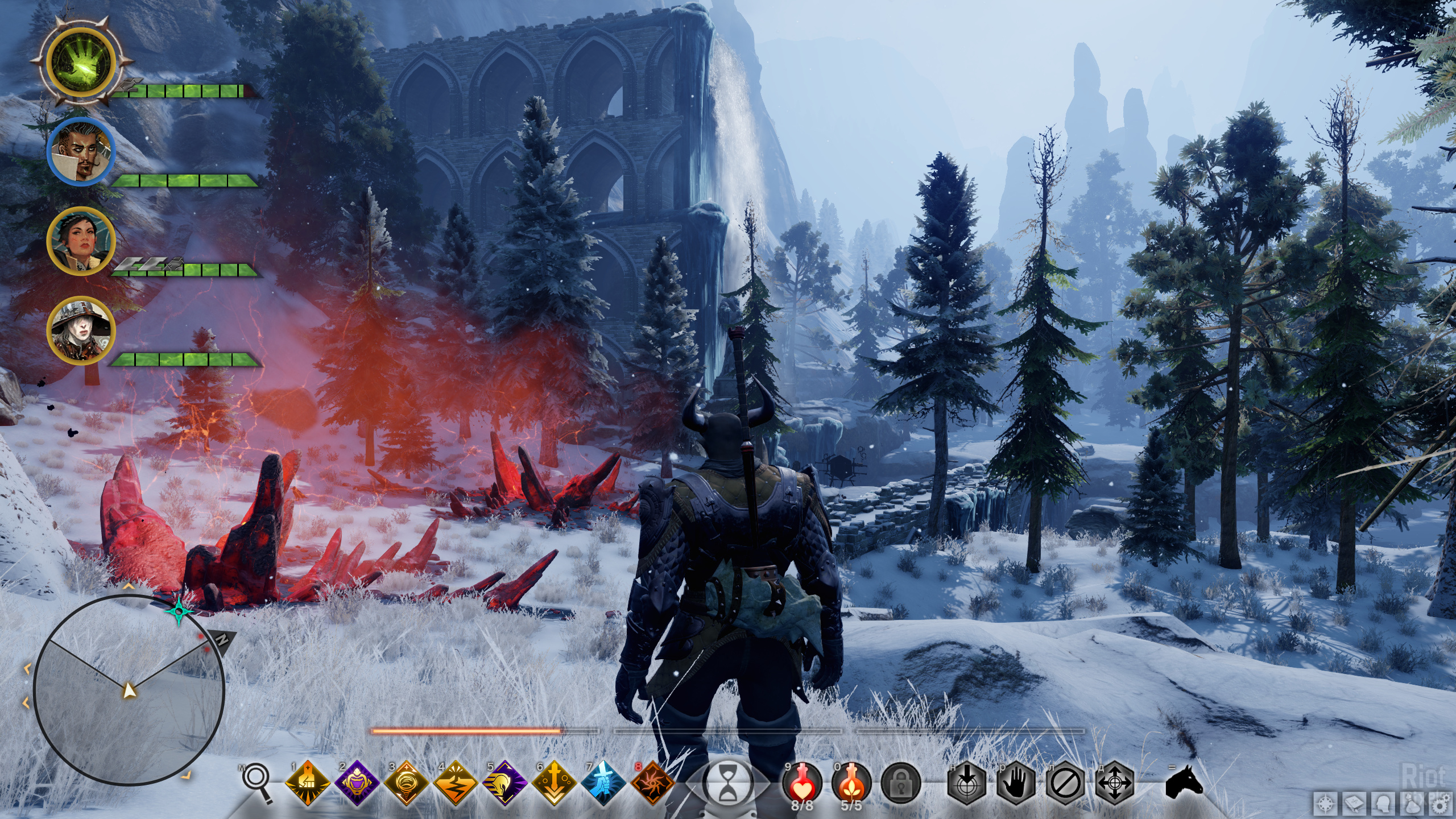
Task: Select Josephine's party portrait
Action: (x=81, y=241)
